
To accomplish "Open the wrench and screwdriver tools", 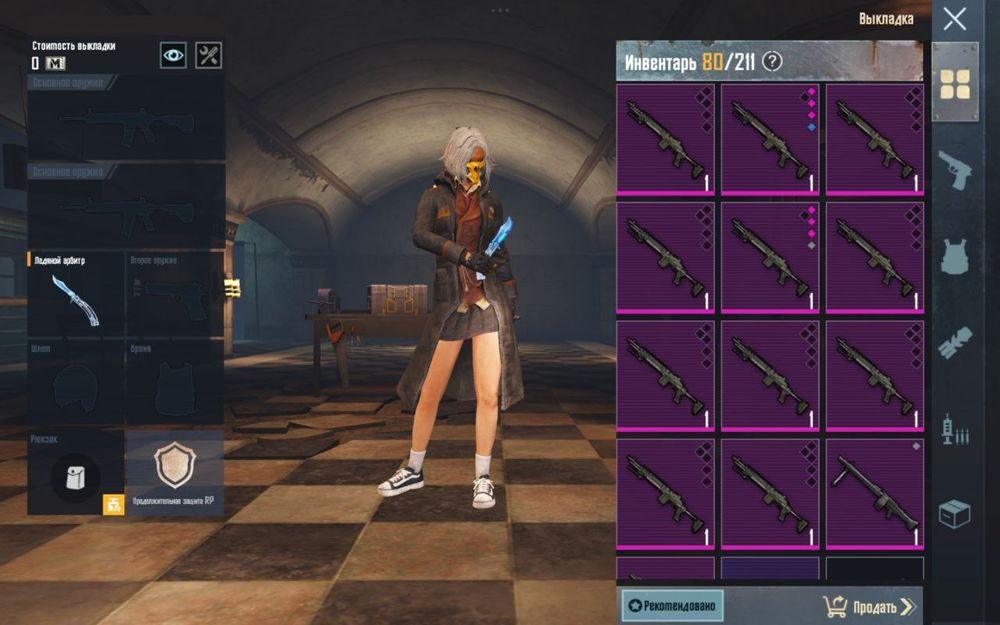I will click(x=208, y=55).
